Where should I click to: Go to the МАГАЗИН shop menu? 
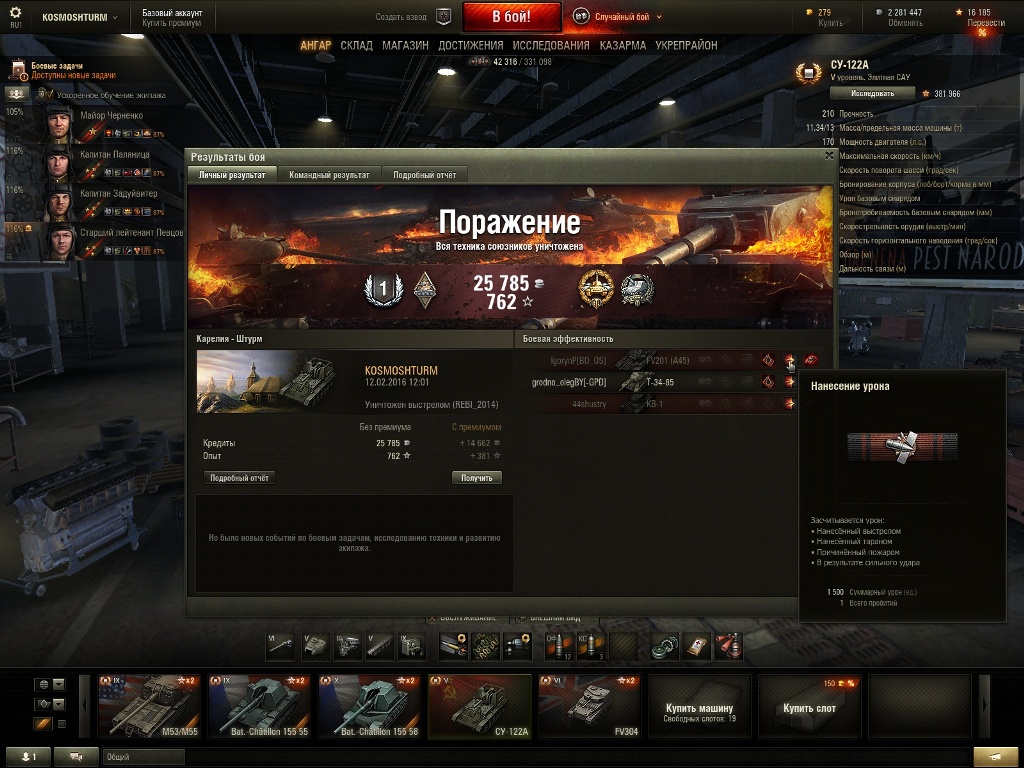[x=405, y=46]
